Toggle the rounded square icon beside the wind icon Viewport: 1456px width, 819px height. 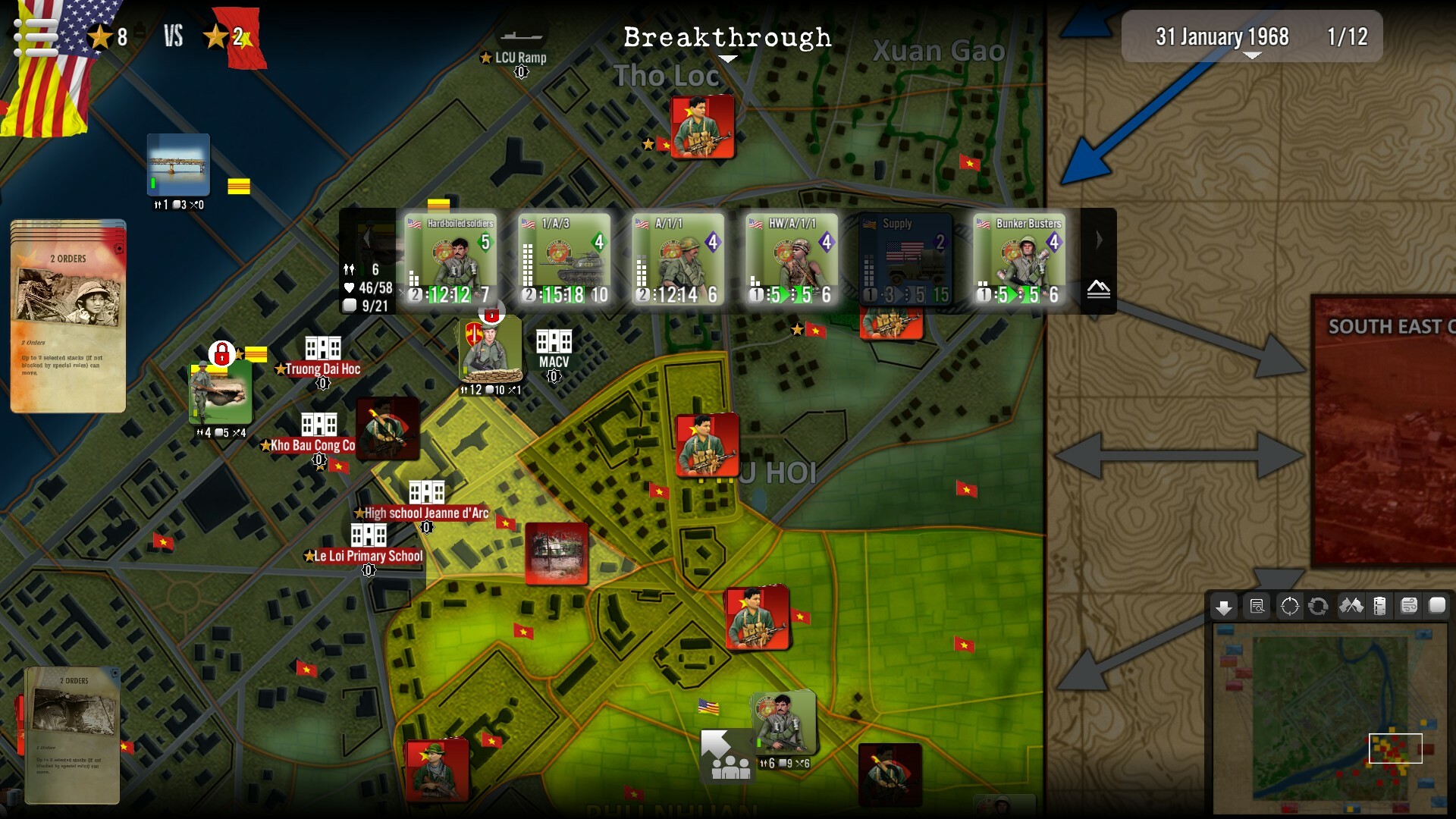tap(1436, 606)
